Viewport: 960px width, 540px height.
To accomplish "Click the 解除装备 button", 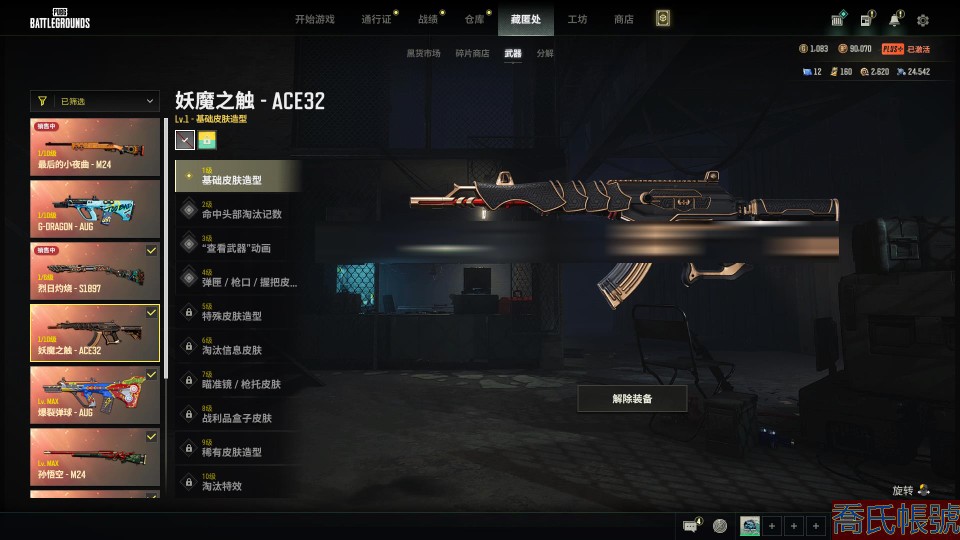I will coord(632,398).
